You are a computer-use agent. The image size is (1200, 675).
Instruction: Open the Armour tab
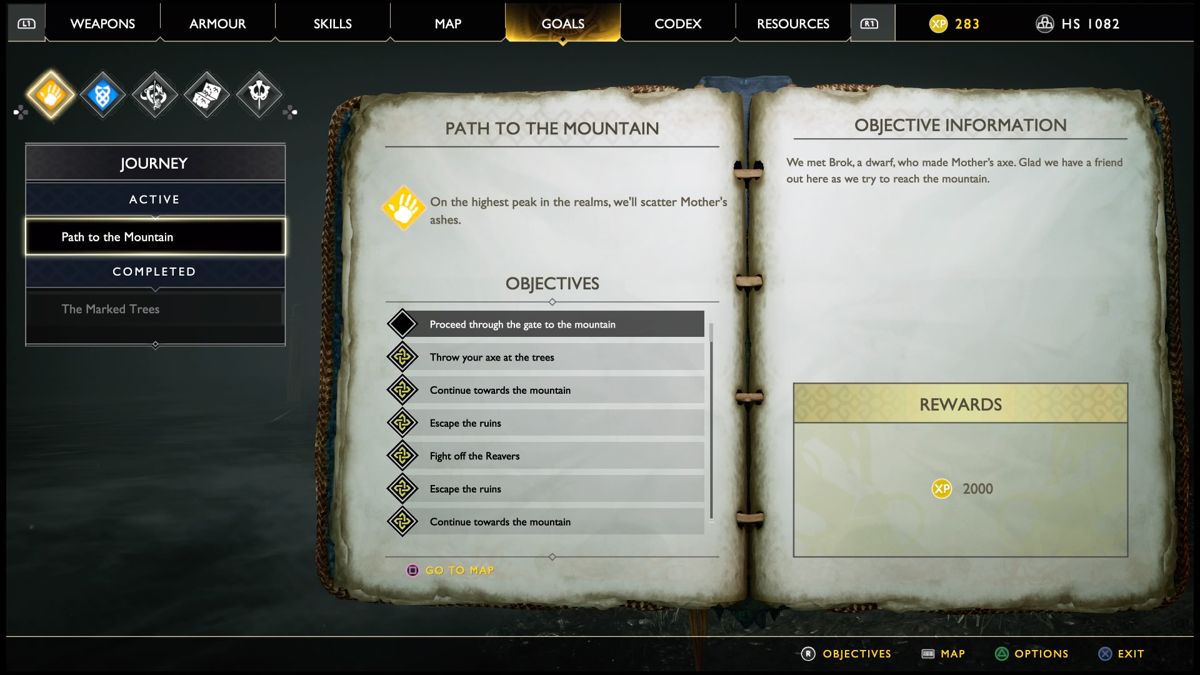coord(217,24)
